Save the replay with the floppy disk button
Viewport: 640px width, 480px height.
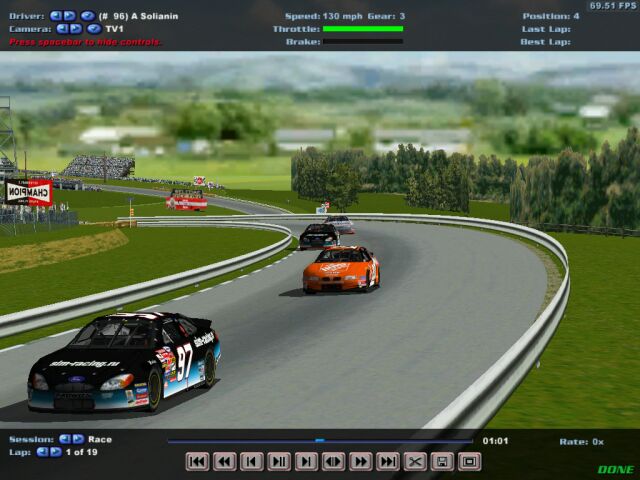point(442,461)
